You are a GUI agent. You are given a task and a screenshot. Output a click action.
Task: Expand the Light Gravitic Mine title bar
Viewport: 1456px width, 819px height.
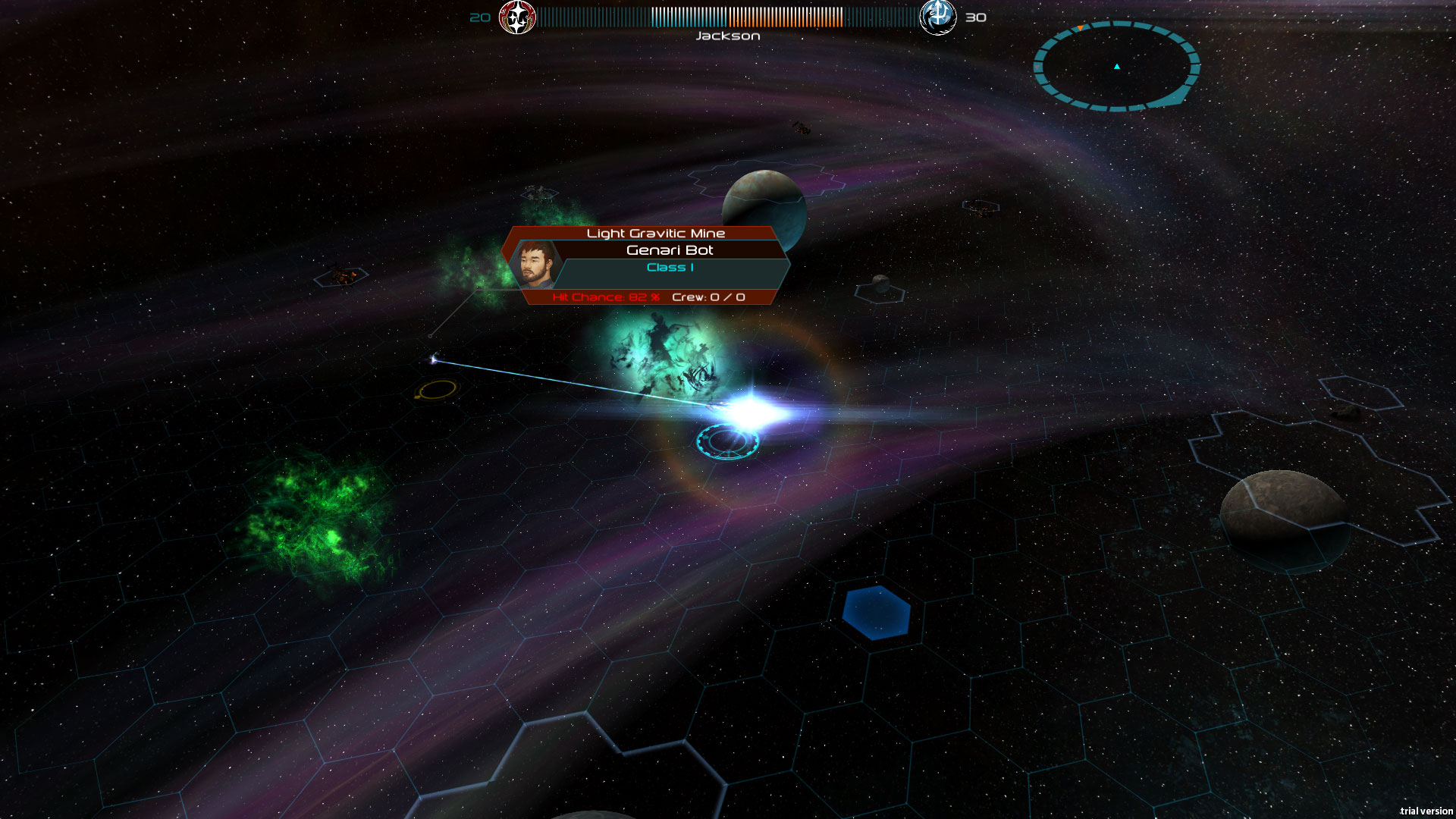[657, 233]
